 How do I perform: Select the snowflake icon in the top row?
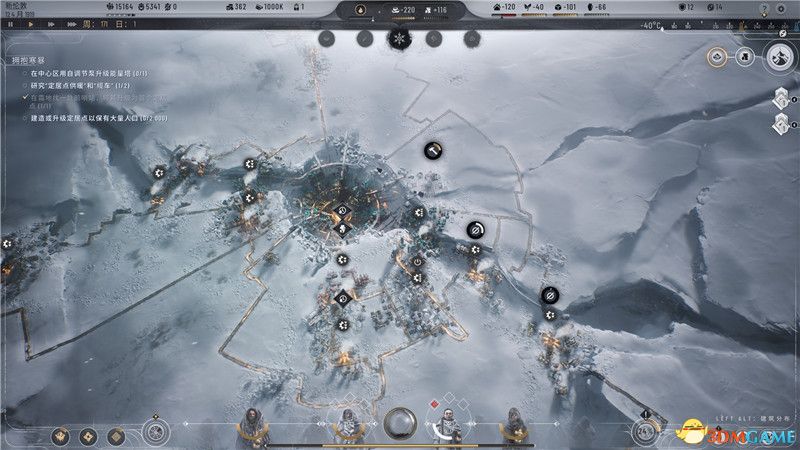coord(399,39)
